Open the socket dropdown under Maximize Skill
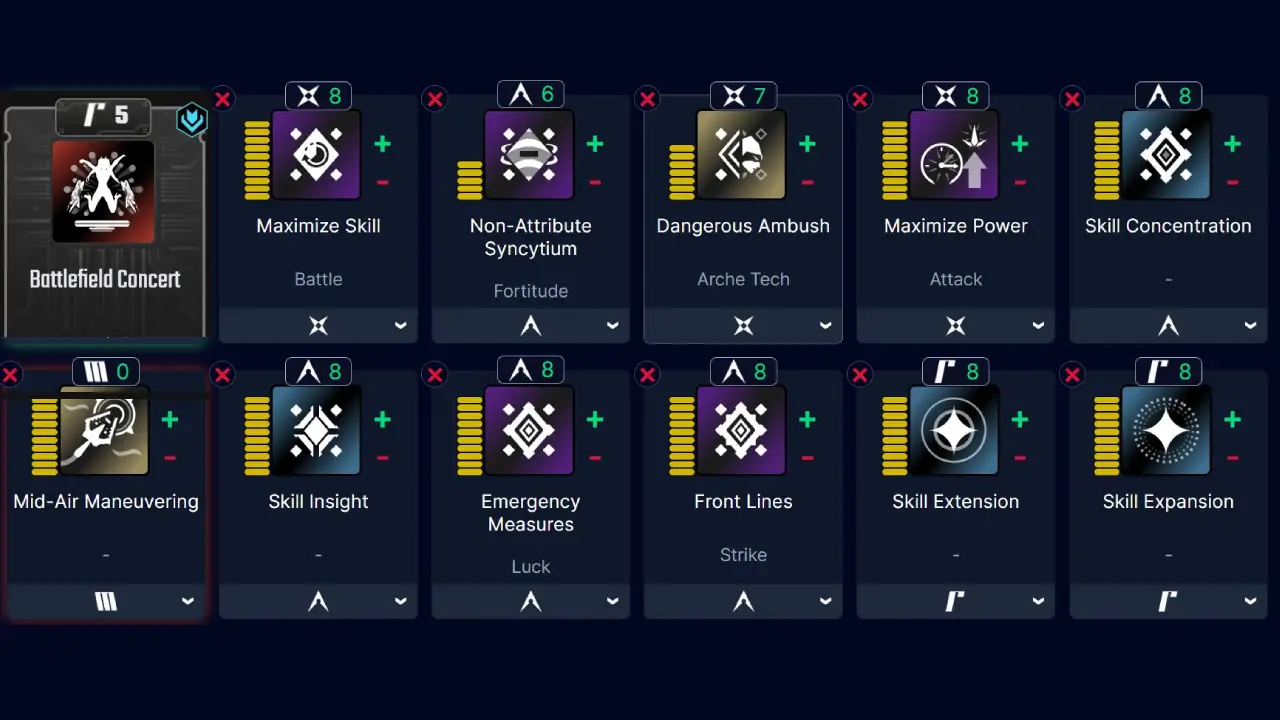 click(x=318, y=325)
